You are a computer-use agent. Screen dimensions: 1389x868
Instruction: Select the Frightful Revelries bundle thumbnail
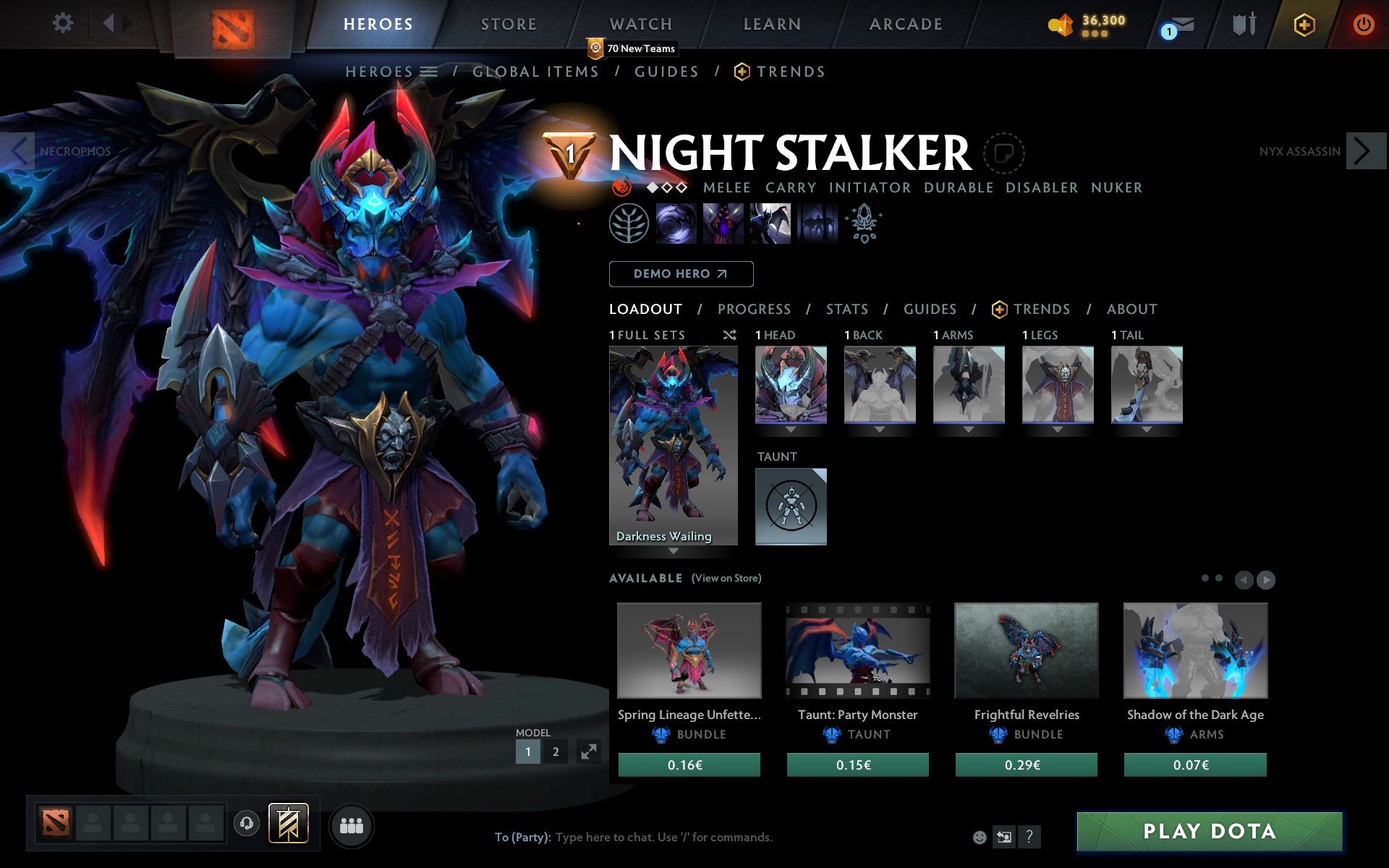pos(1027,650)
